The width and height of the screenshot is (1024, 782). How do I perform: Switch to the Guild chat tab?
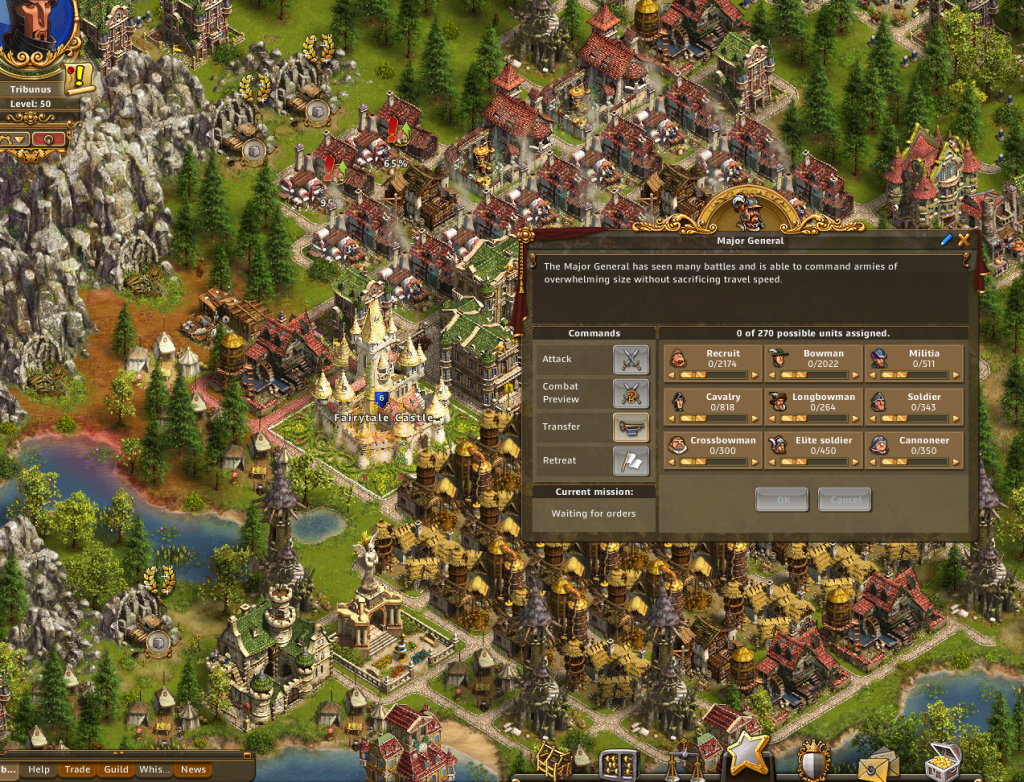[x=116, y=770]
